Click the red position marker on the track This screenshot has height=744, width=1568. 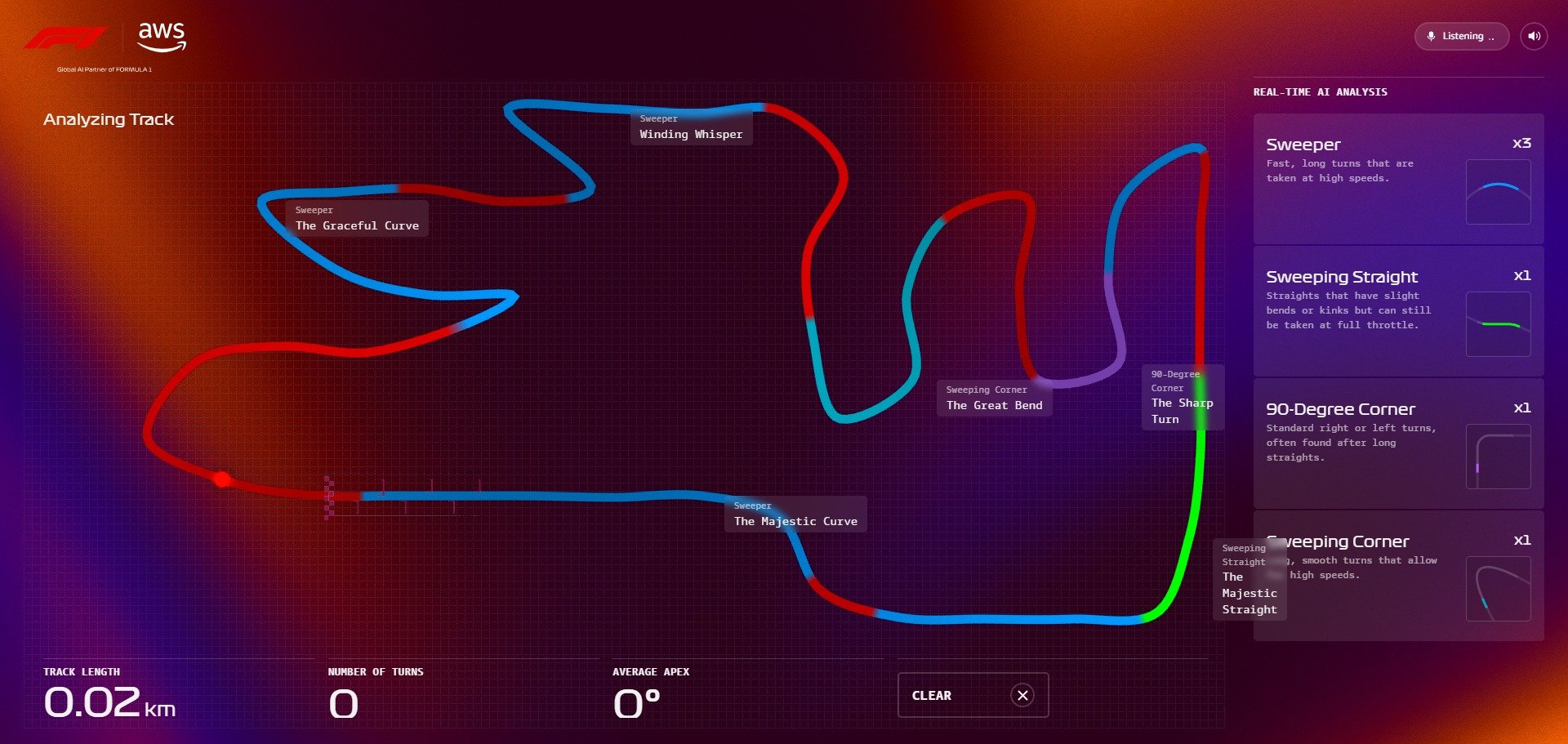click(x=222, y=479)
